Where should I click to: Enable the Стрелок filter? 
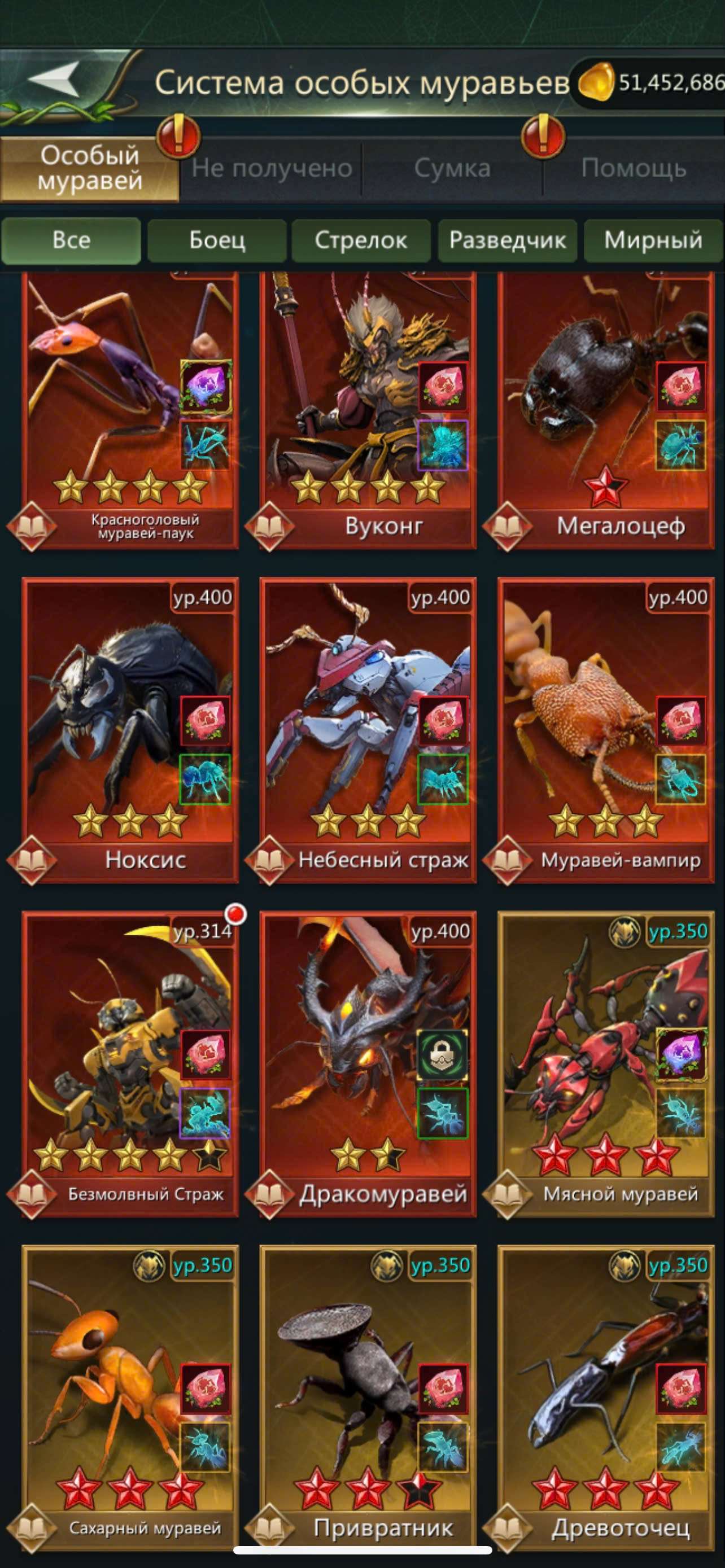361,241
